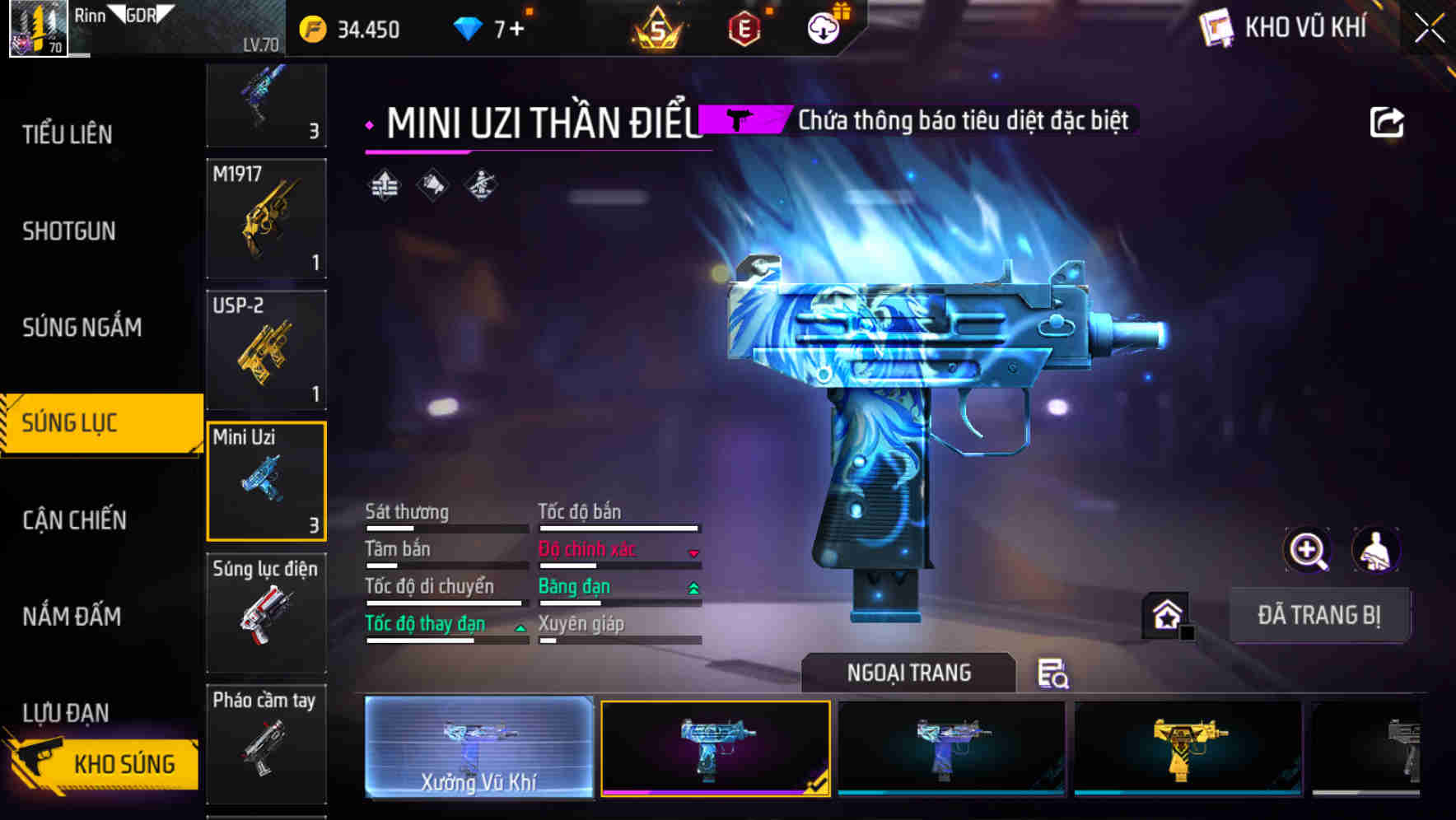Select the pink Uzi kill-feed banner toggle
Image resolution: width=1456 pixels, height=820 pixels.
point(740,119)
